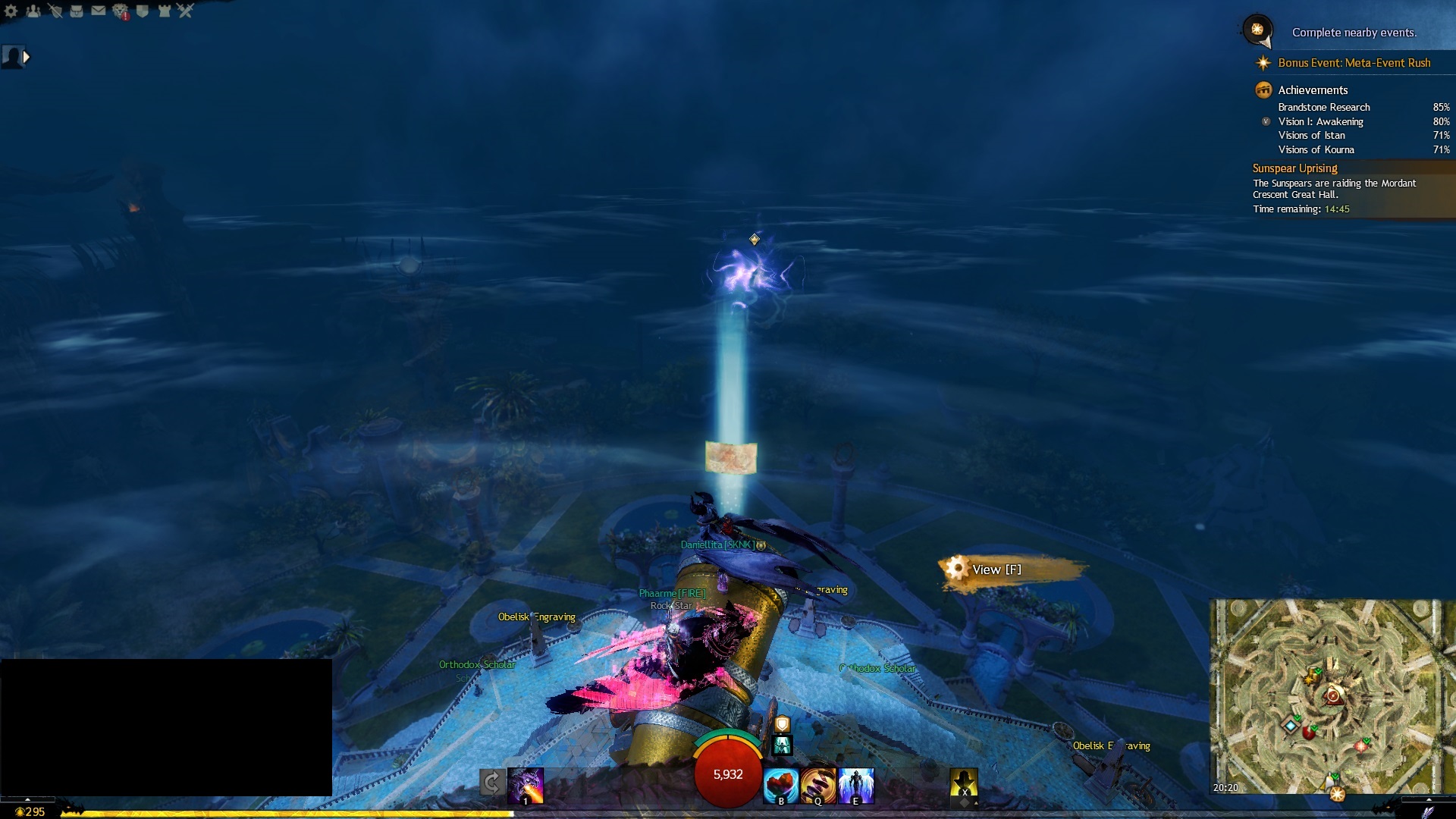Open the inventory bag icon

tap(77, 11)
